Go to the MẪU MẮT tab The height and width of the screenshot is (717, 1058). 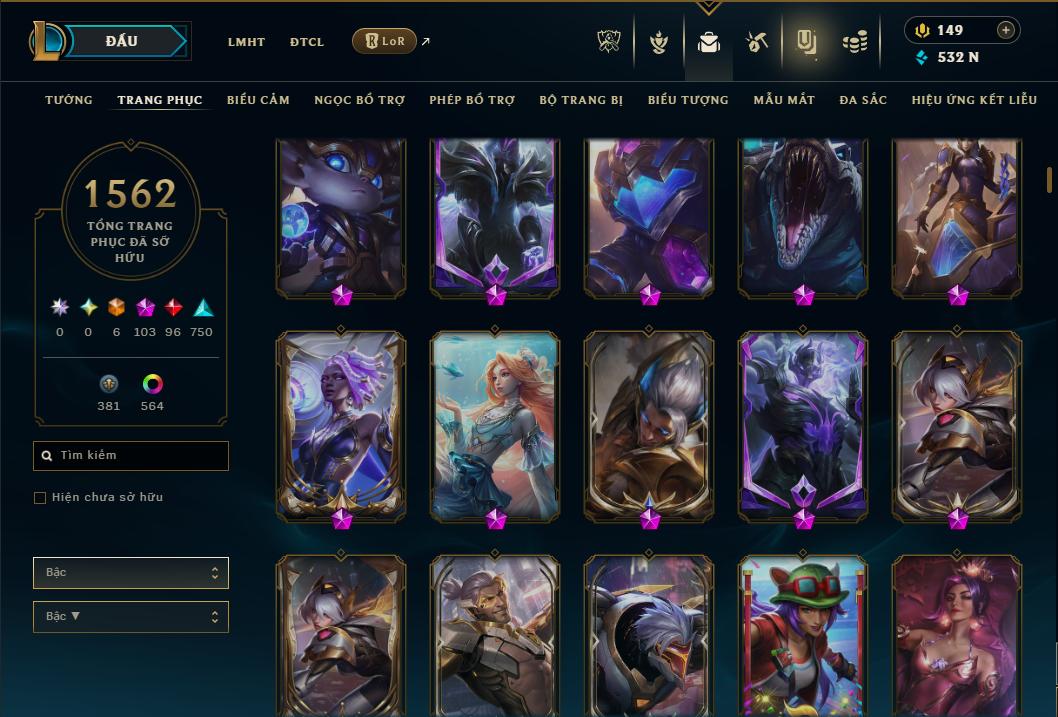pyautogui.click(x=784, y=100)
